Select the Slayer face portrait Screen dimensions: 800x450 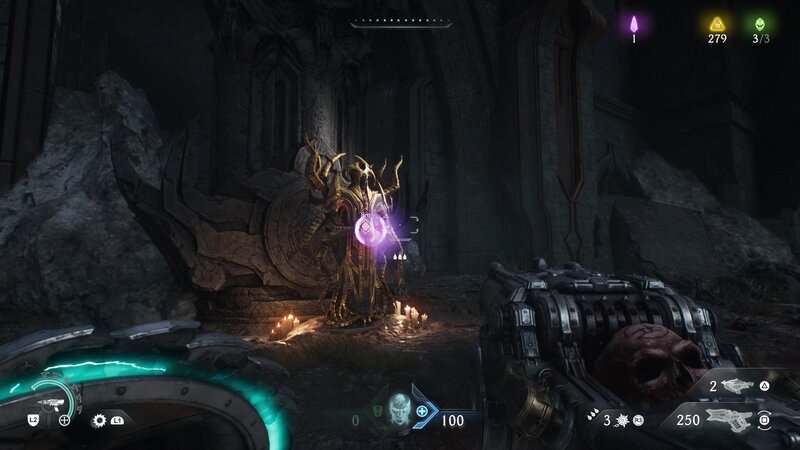(x=400, y=411)
